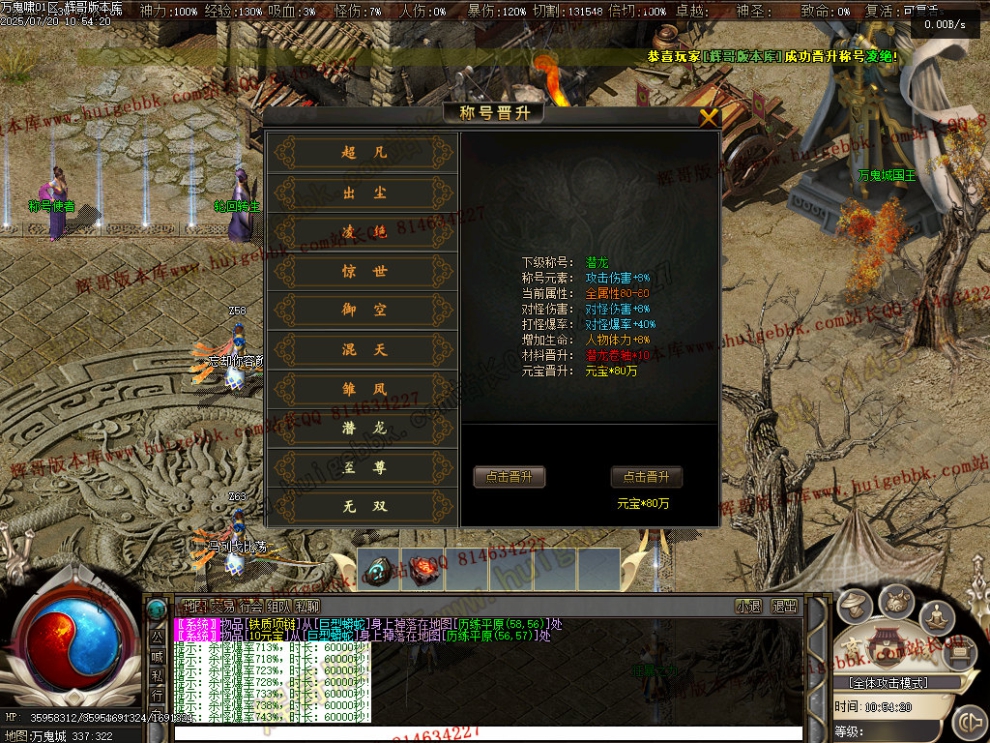Image resolution: width=990 pixels, height=743 pixels.
Task: Select the 御空 title
Action: 363,311
